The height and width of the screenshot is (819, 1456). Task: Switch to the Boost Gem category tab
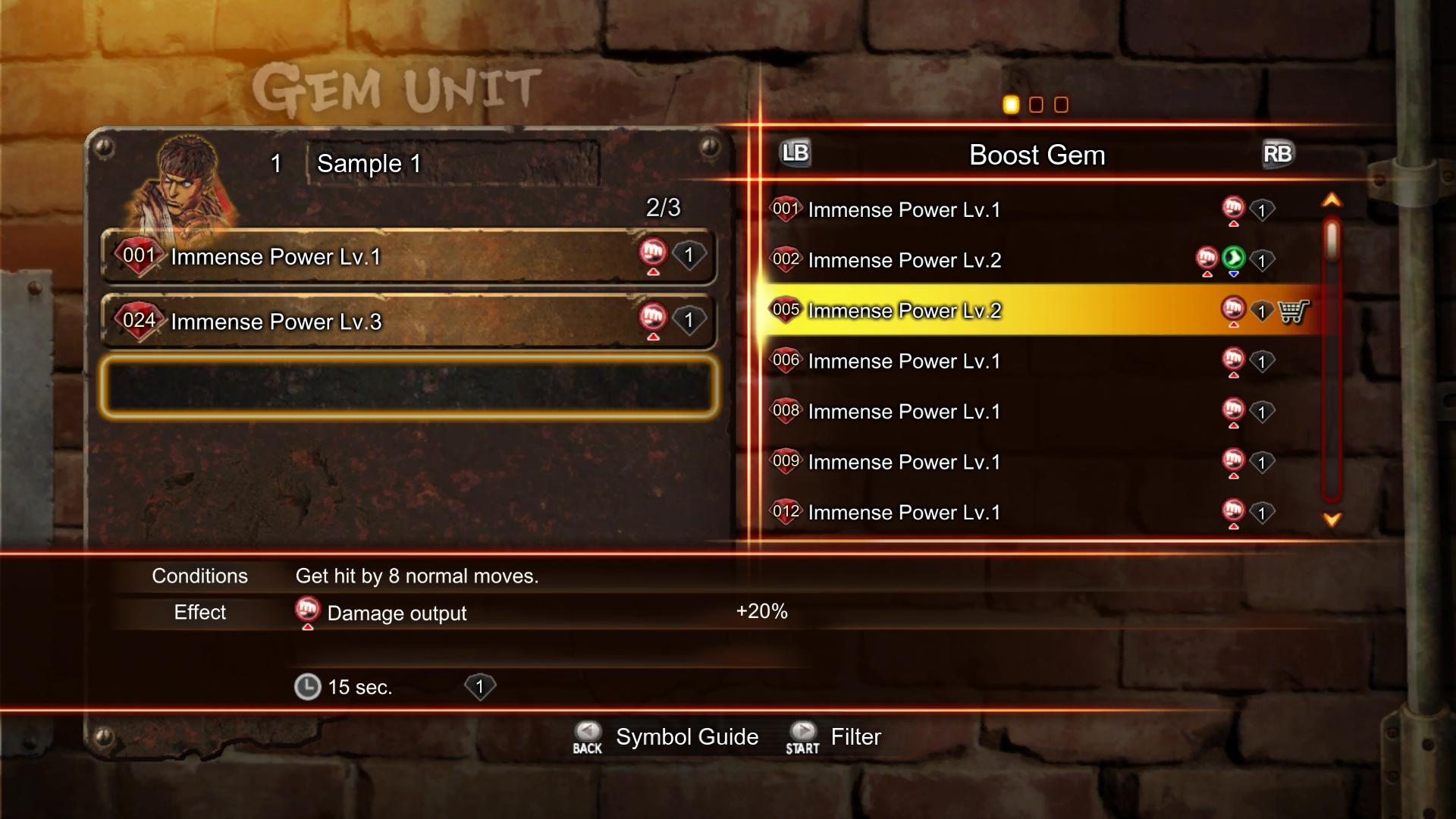1037,155
